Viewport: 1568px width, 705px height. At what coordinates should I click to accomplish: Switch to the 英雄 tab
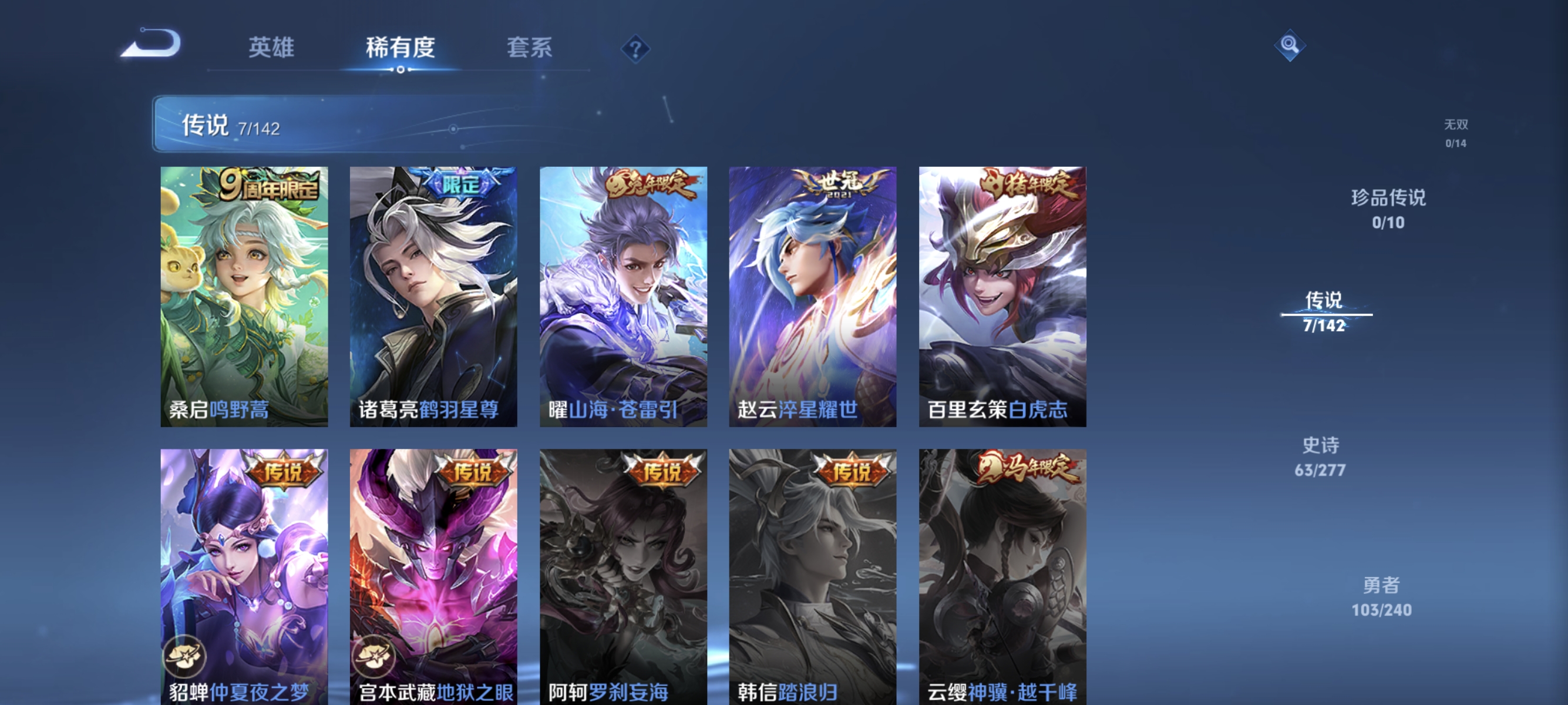[x=271, y=48]
